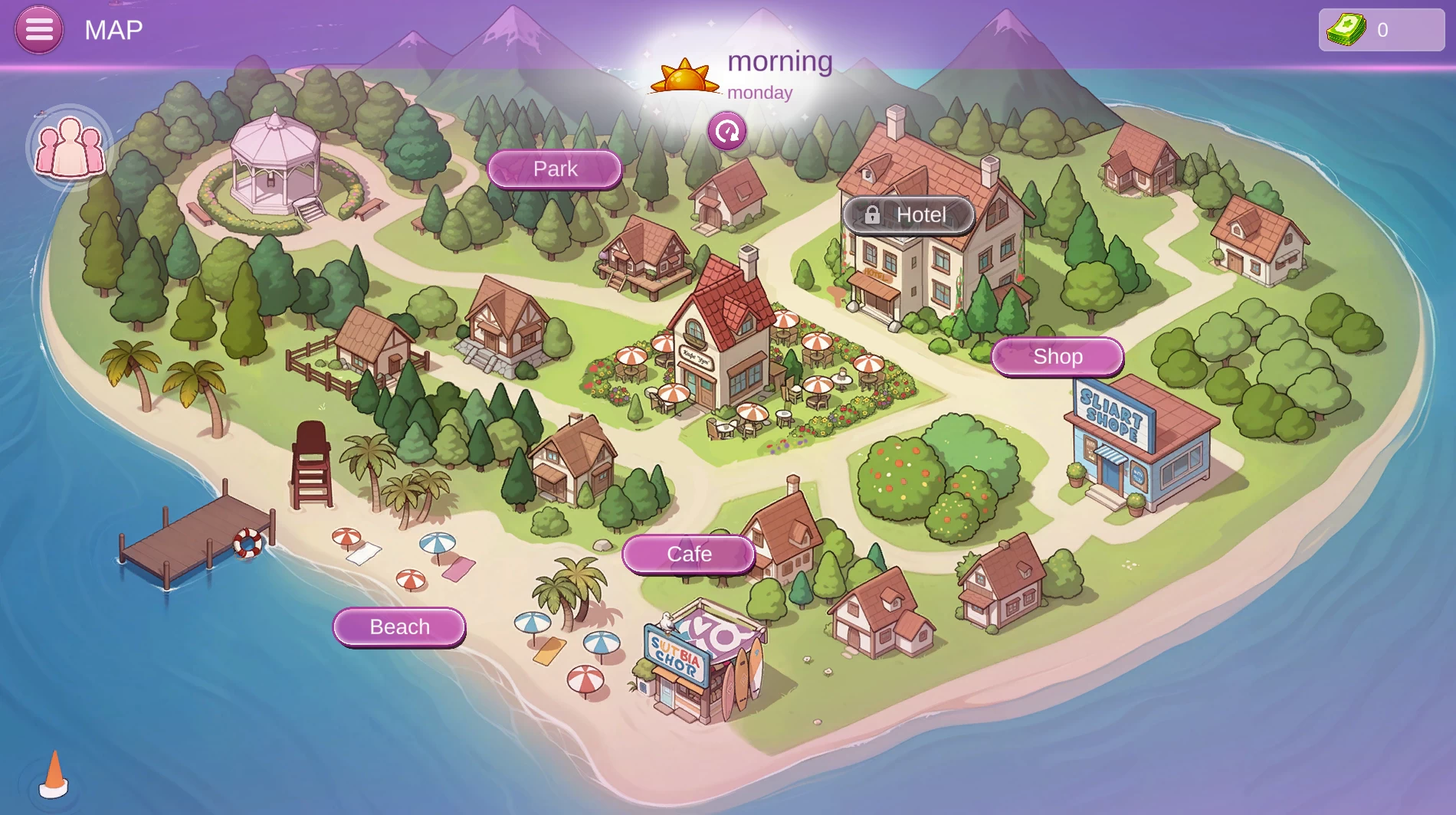This screenshot has height=815, width=1456.
Task: Select the locked Hotel location
Action: click(908, 215)
